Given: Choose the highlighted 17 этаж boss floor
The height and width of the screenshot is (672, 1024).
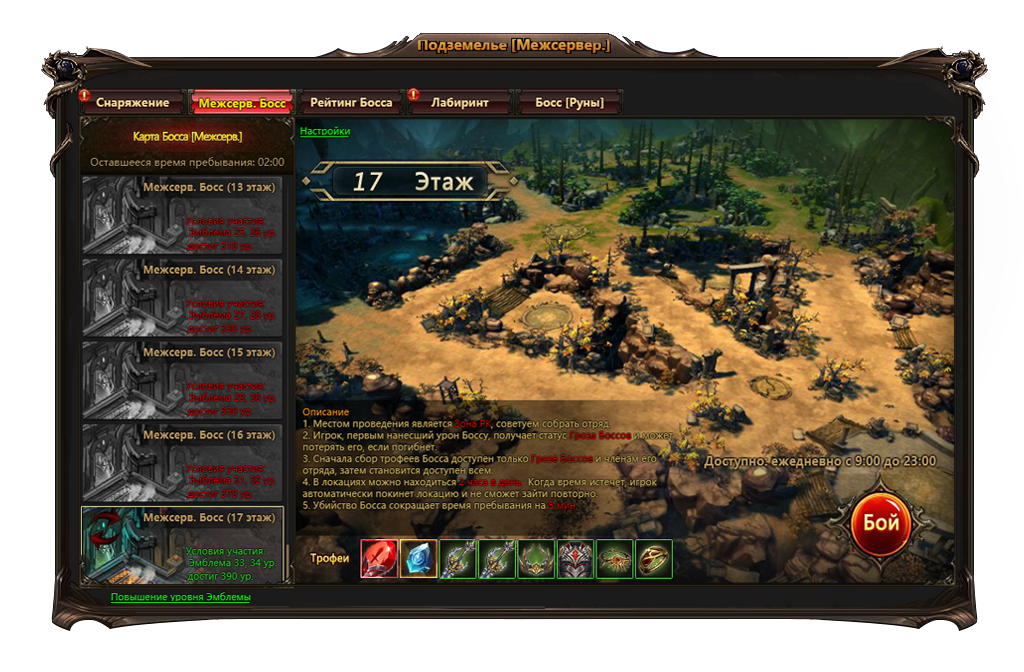Looking at the screenshot, I should pos(182,545).
